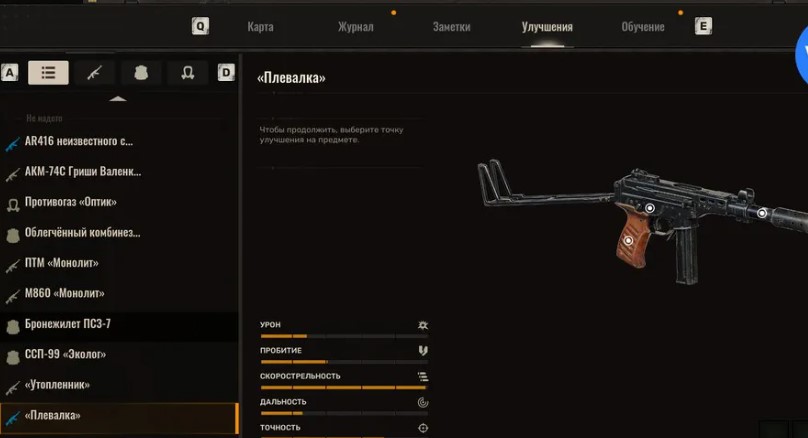Image resolution: width=808 pixels, height=438 pixels.
Task: Pick the Облегчённый комбинез... item
Action: (82, 233)
